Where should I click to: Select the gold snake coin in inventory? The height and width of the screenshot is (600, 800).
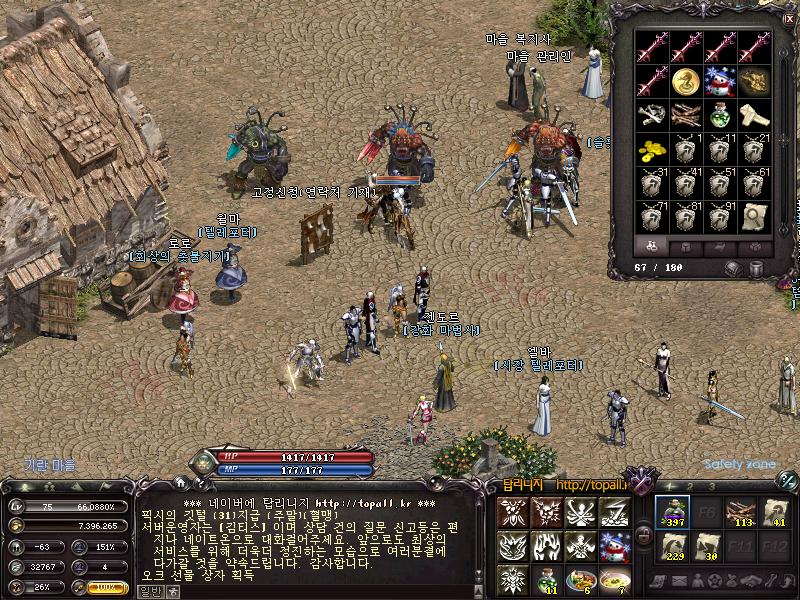point(686,81)
